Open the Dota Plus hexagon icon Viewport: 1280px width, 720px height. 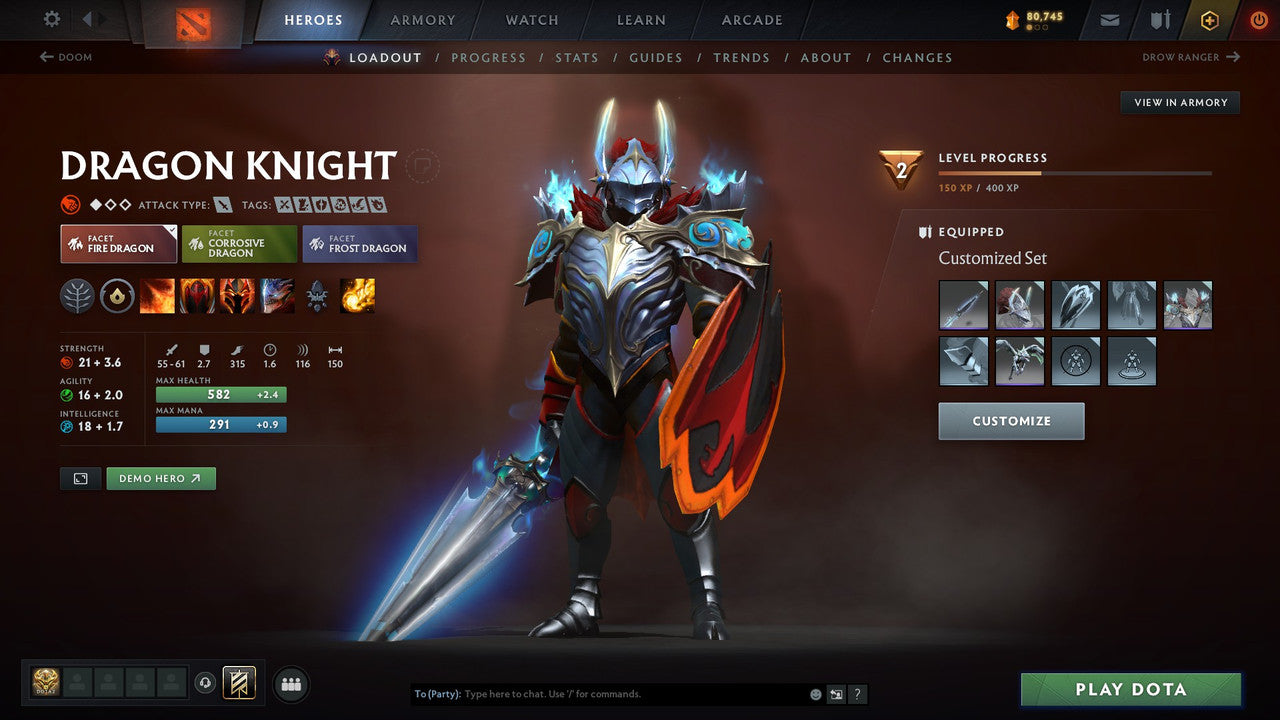click(1209, 19)
